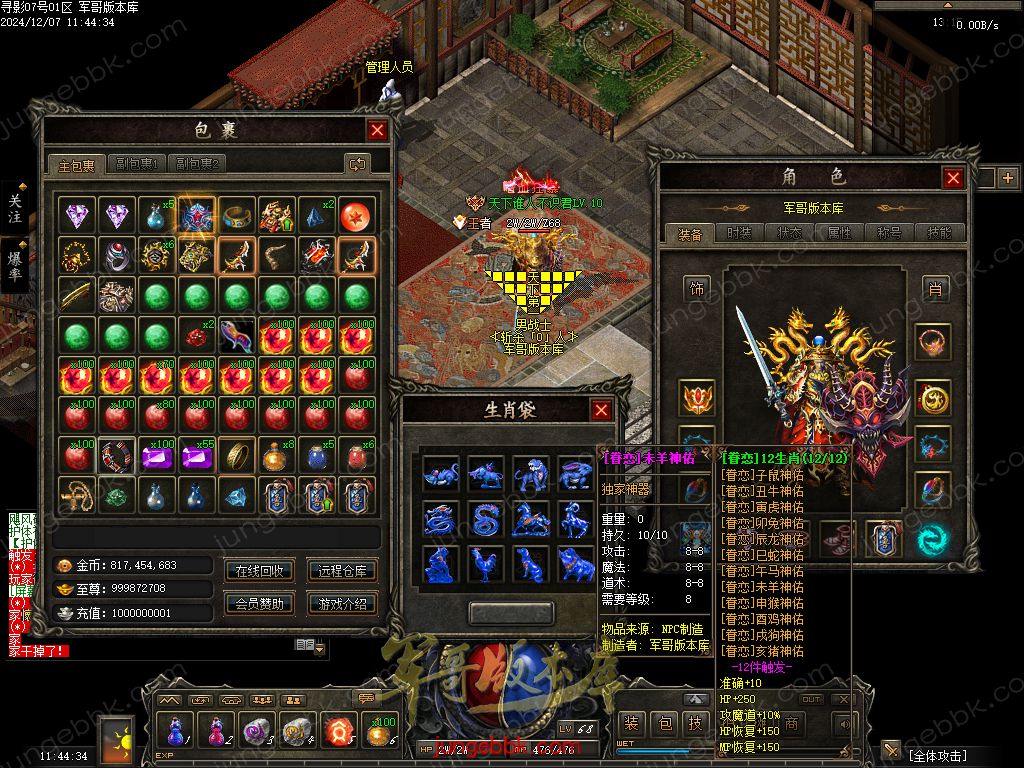Click the 肖 zodiac button
The height and width of the screenshot is (768, 1024).
pos(934,289)
